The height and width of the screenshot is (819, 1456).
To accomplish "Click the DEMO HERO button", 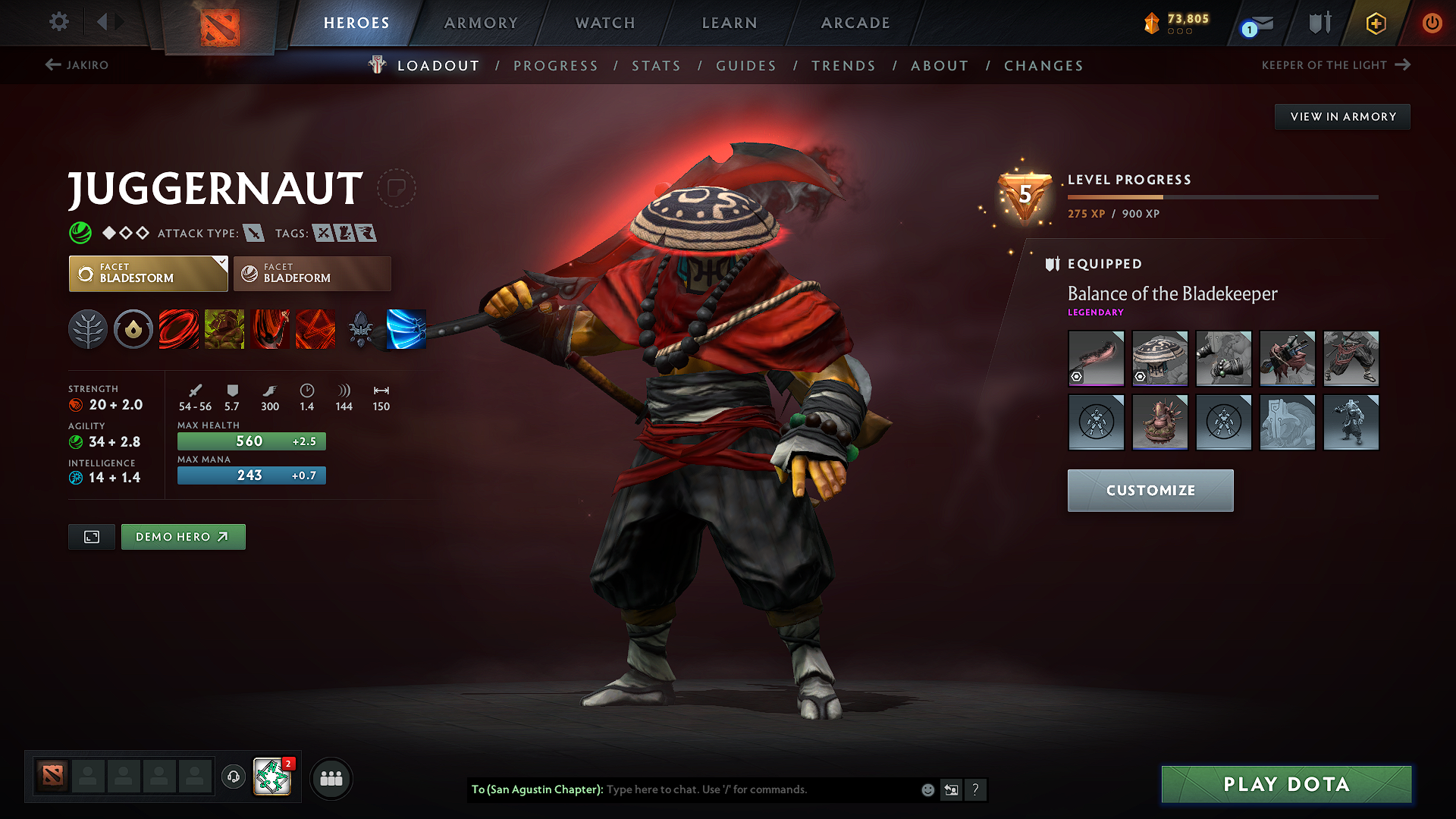I will click(183, 536).
